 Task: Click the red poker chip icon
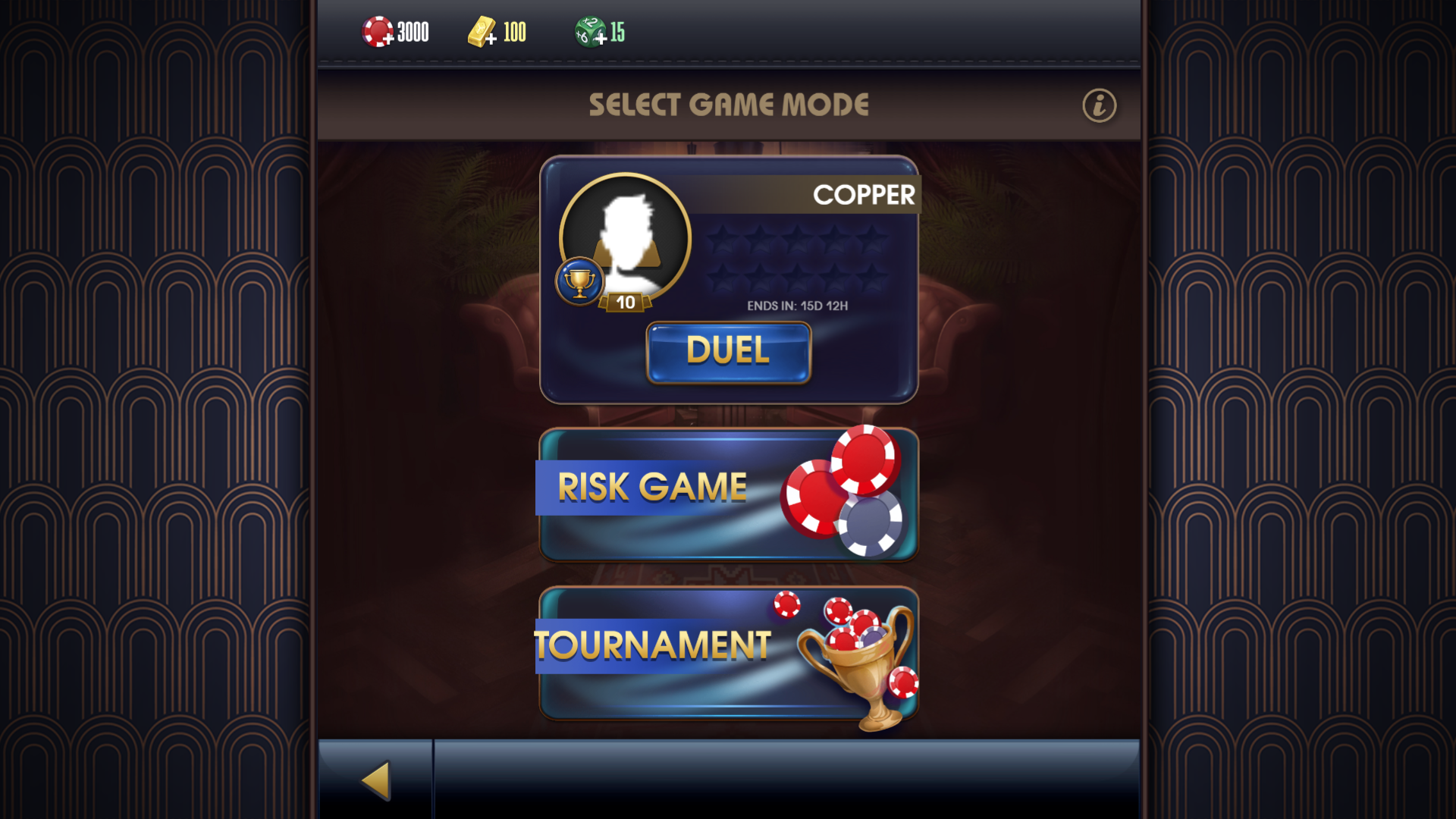point(376,31)
